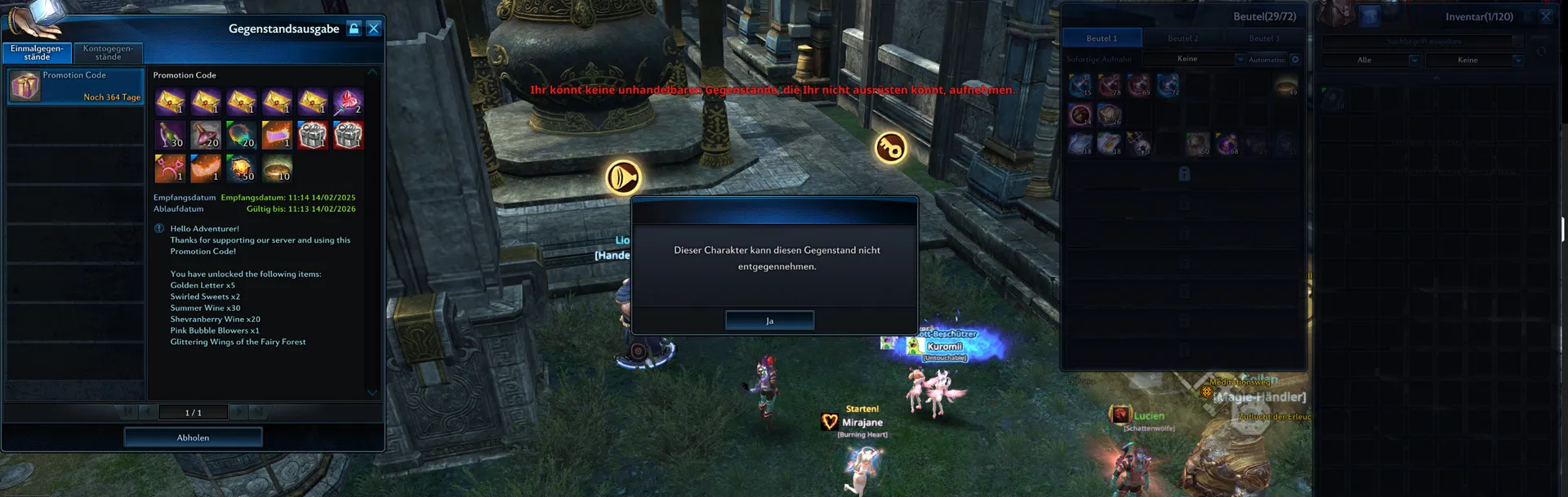Close the Gegenstandsausgabe window

pyautogui.click(x=374, y=29)
